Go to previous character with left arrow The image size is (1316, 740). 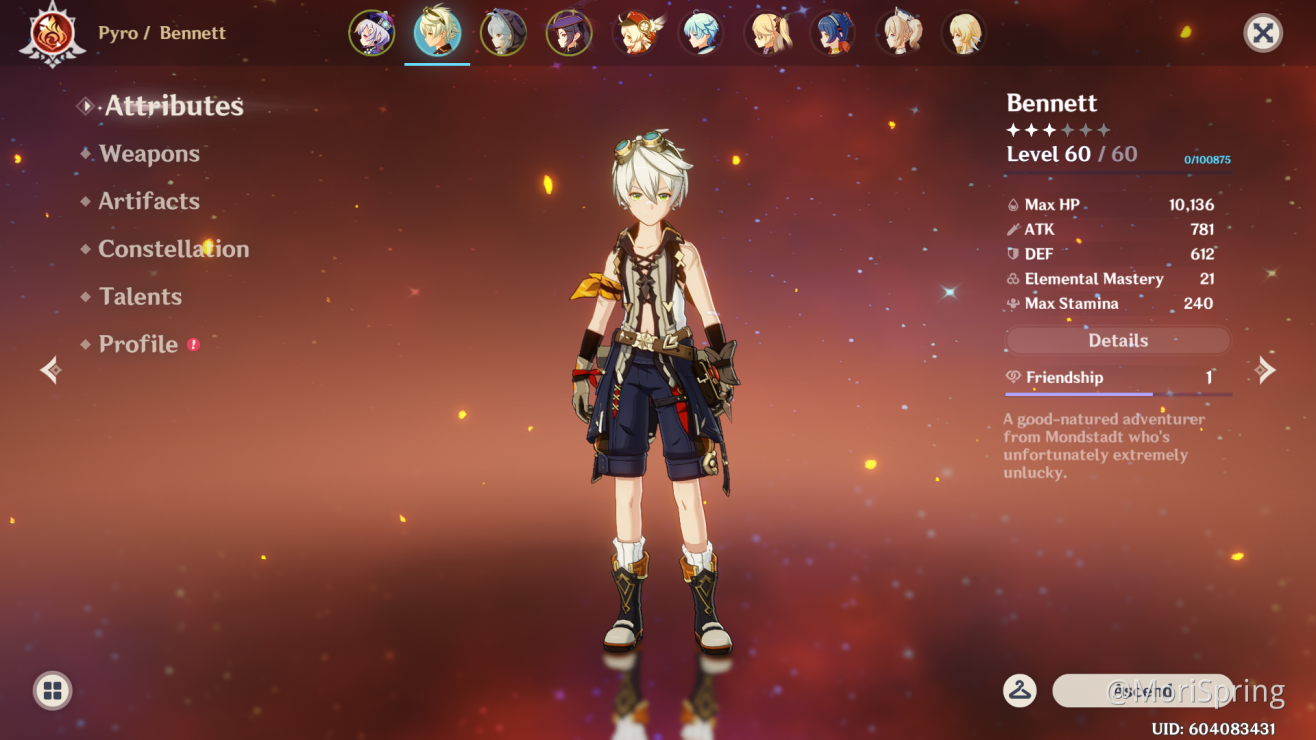coord(50,371)
